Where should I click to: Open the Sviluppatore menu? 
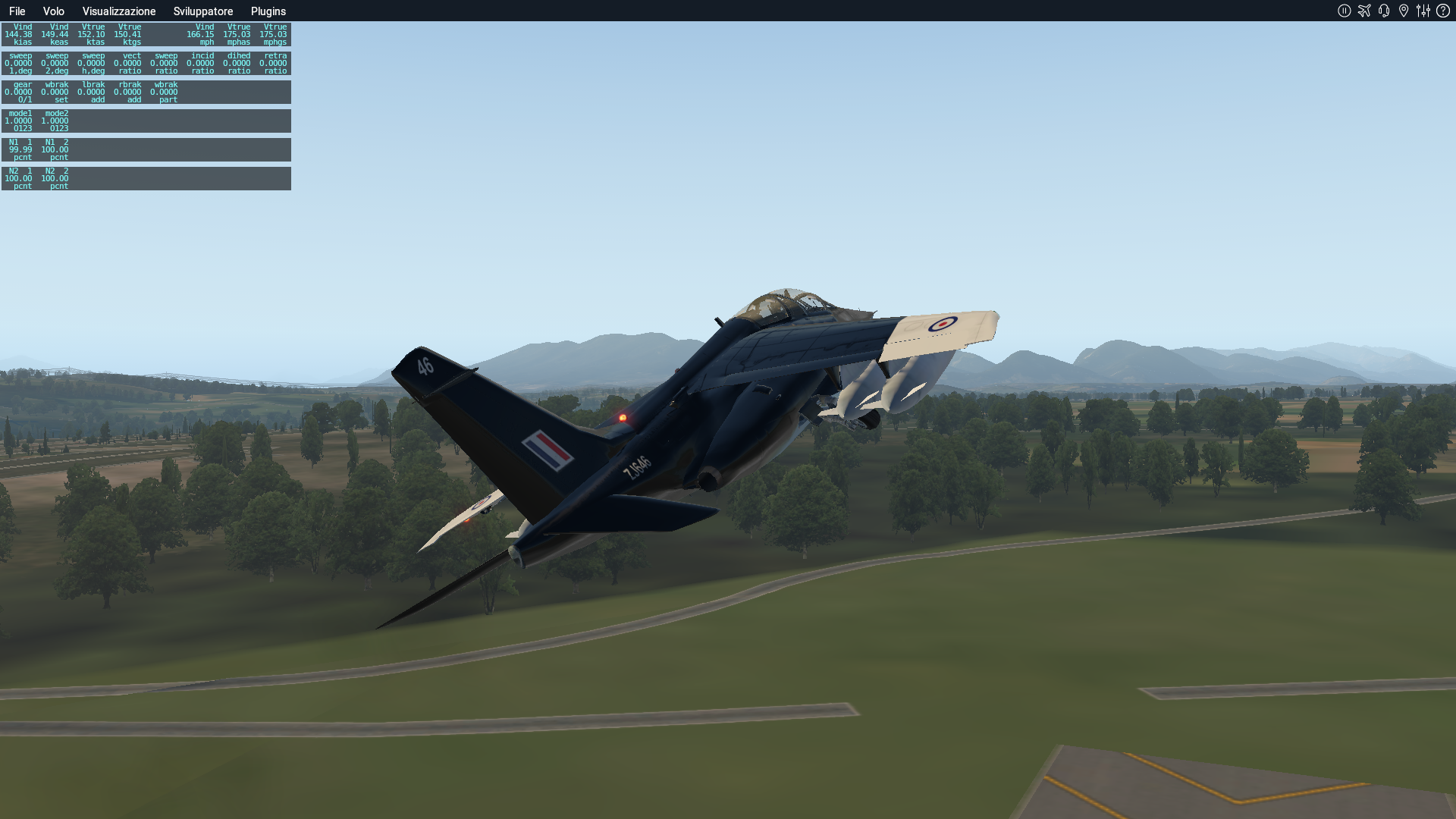point(202,11)
